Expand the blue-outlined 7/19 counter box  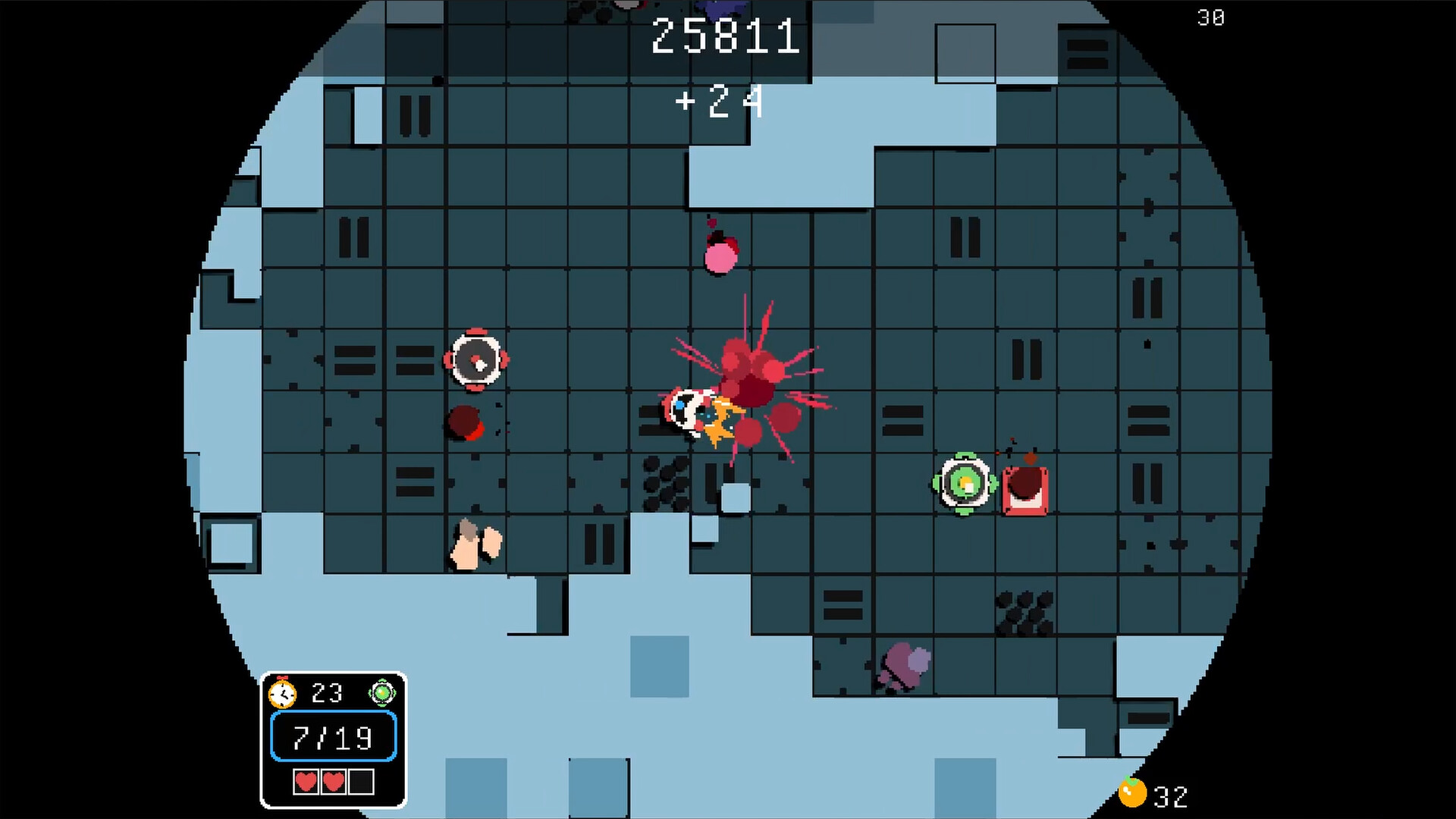(332, 735)
